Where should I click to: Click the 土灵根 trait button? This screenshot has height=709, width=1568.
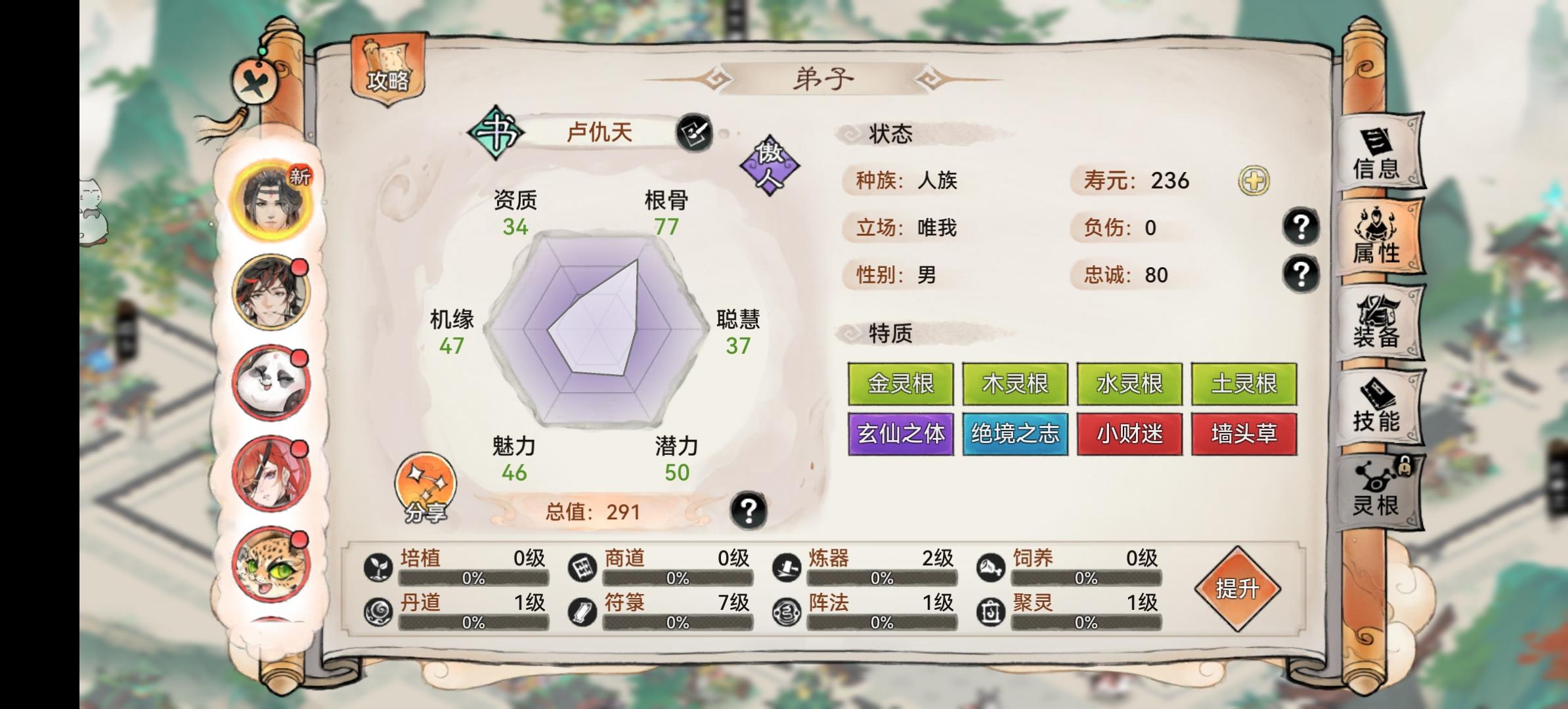tap(1245, 383)
